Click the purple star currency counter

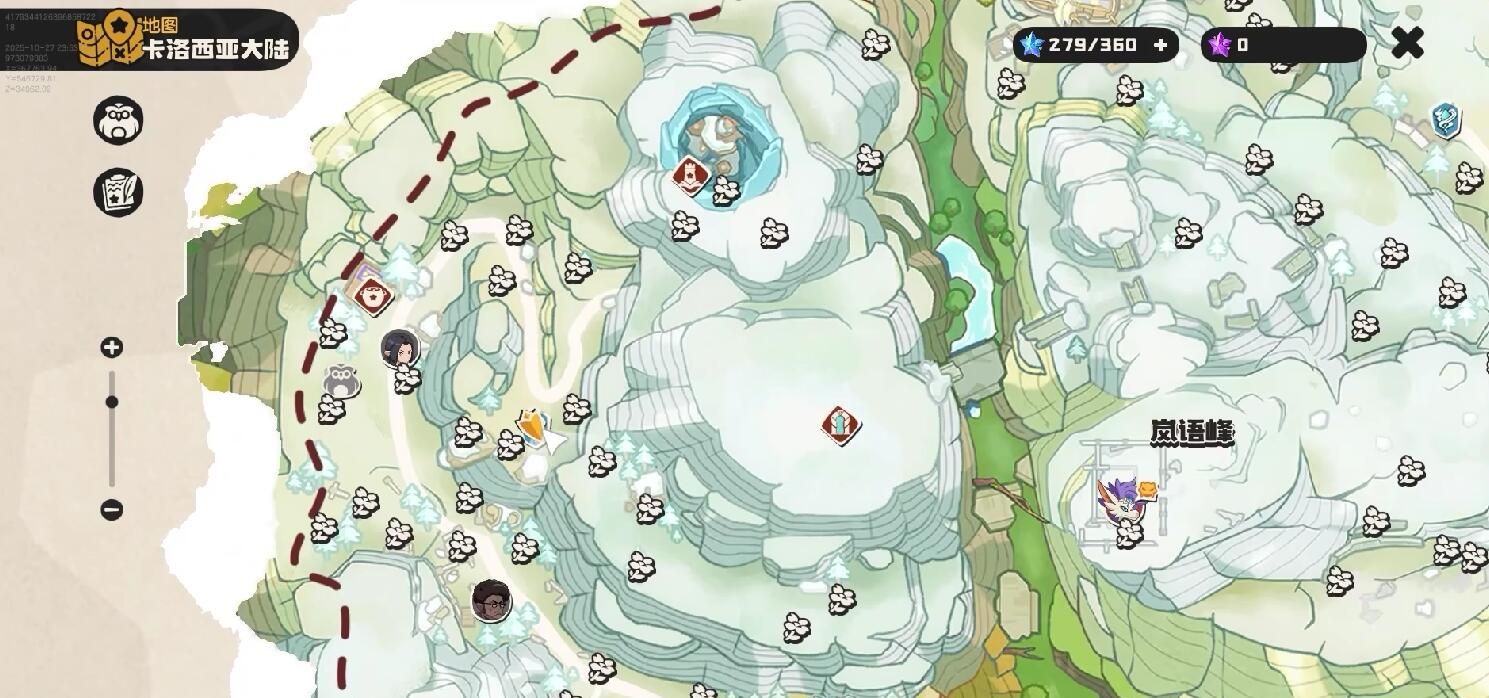pyautogui.click(x=1282, y=45)
